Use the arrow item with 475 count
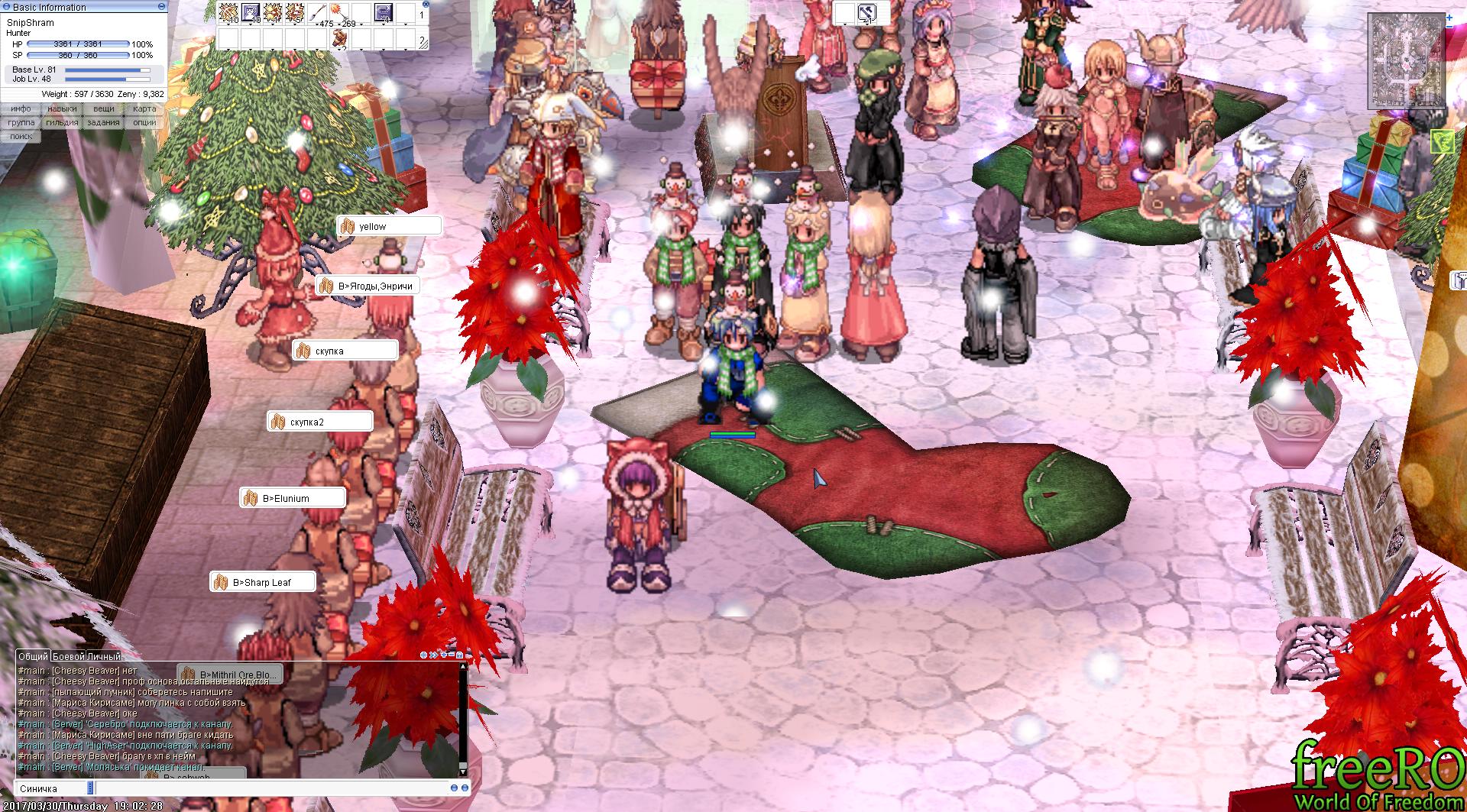Viewport: 1467px width, 812px height. pyautogui.click(x=318, y=13)
